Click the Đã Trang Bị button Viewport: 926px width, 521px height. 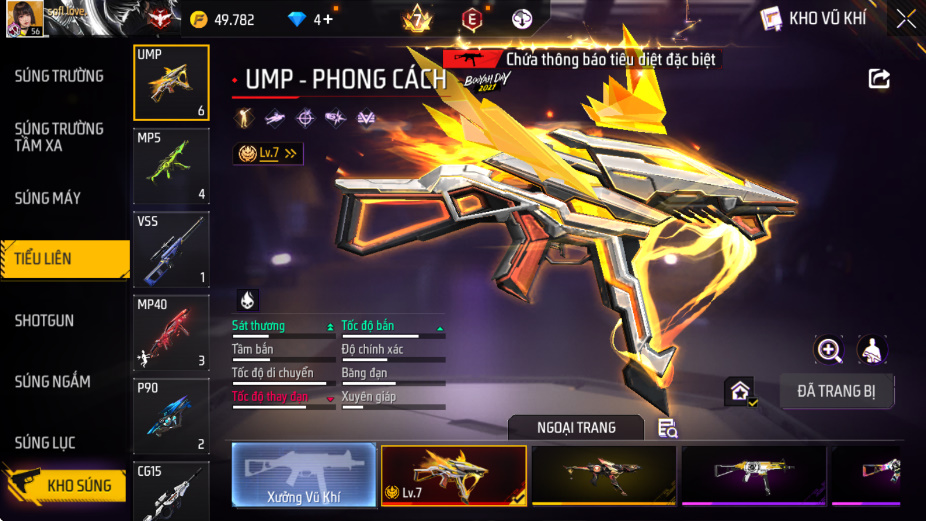point(836,391)
